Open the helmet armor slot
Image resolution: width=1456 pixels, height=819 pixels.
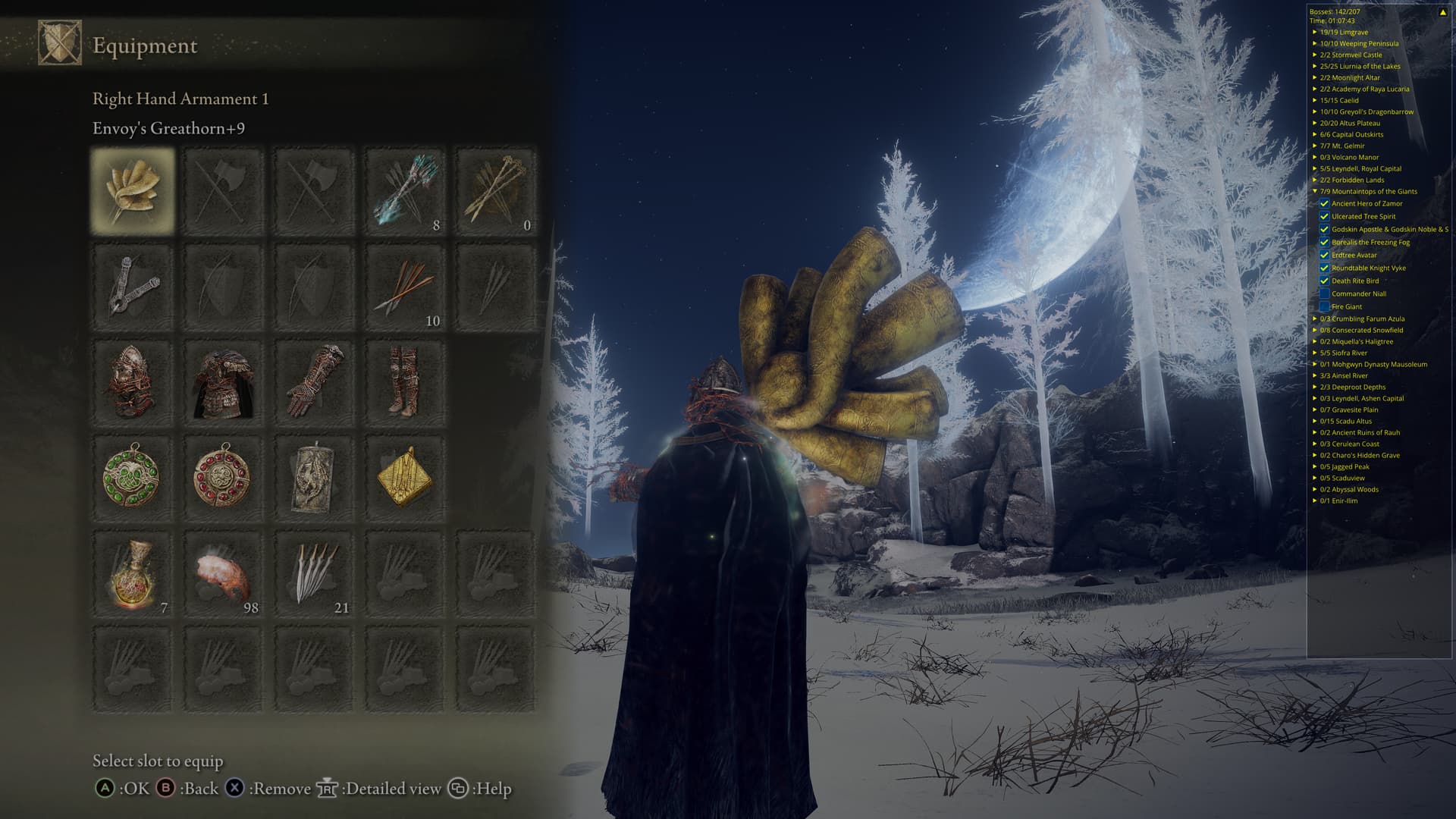point(133,382)
